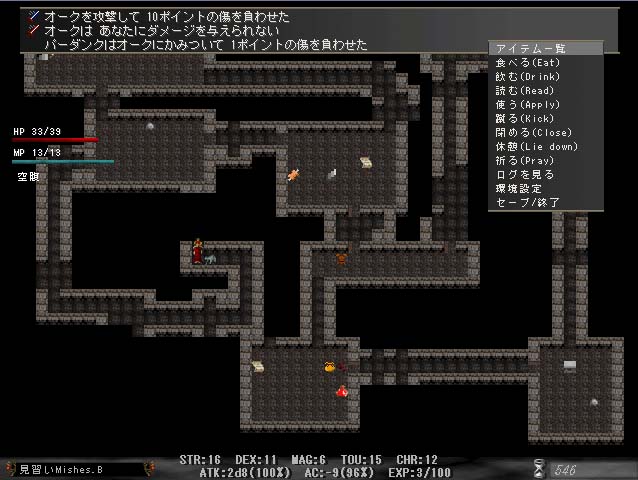Image resolution: width=638 pixels, height=480 pixels.
Task: Select 蹴る(Kick) from the menu
Action: (x=526, y=118)
